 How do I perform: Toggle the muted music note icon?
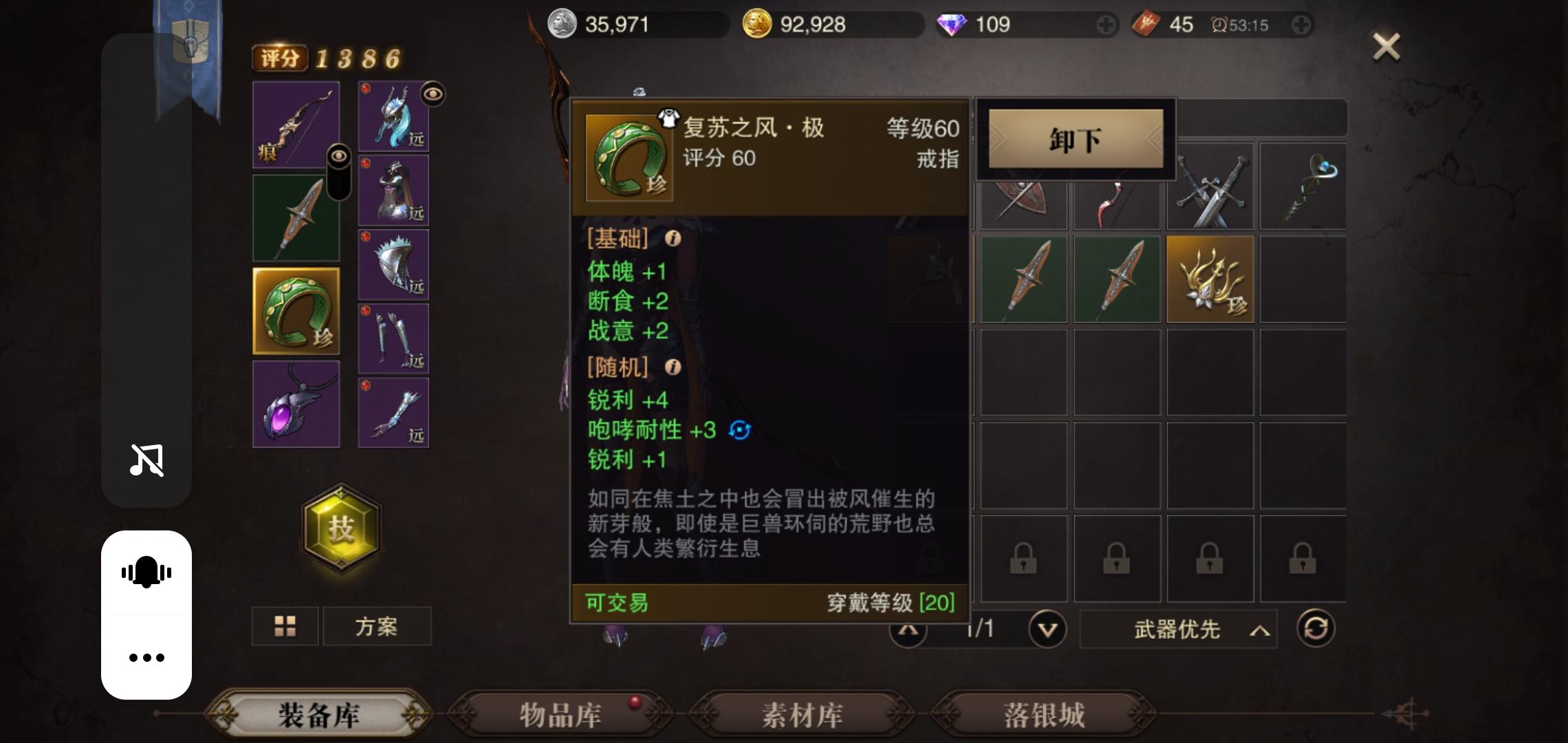coord(146,460)
